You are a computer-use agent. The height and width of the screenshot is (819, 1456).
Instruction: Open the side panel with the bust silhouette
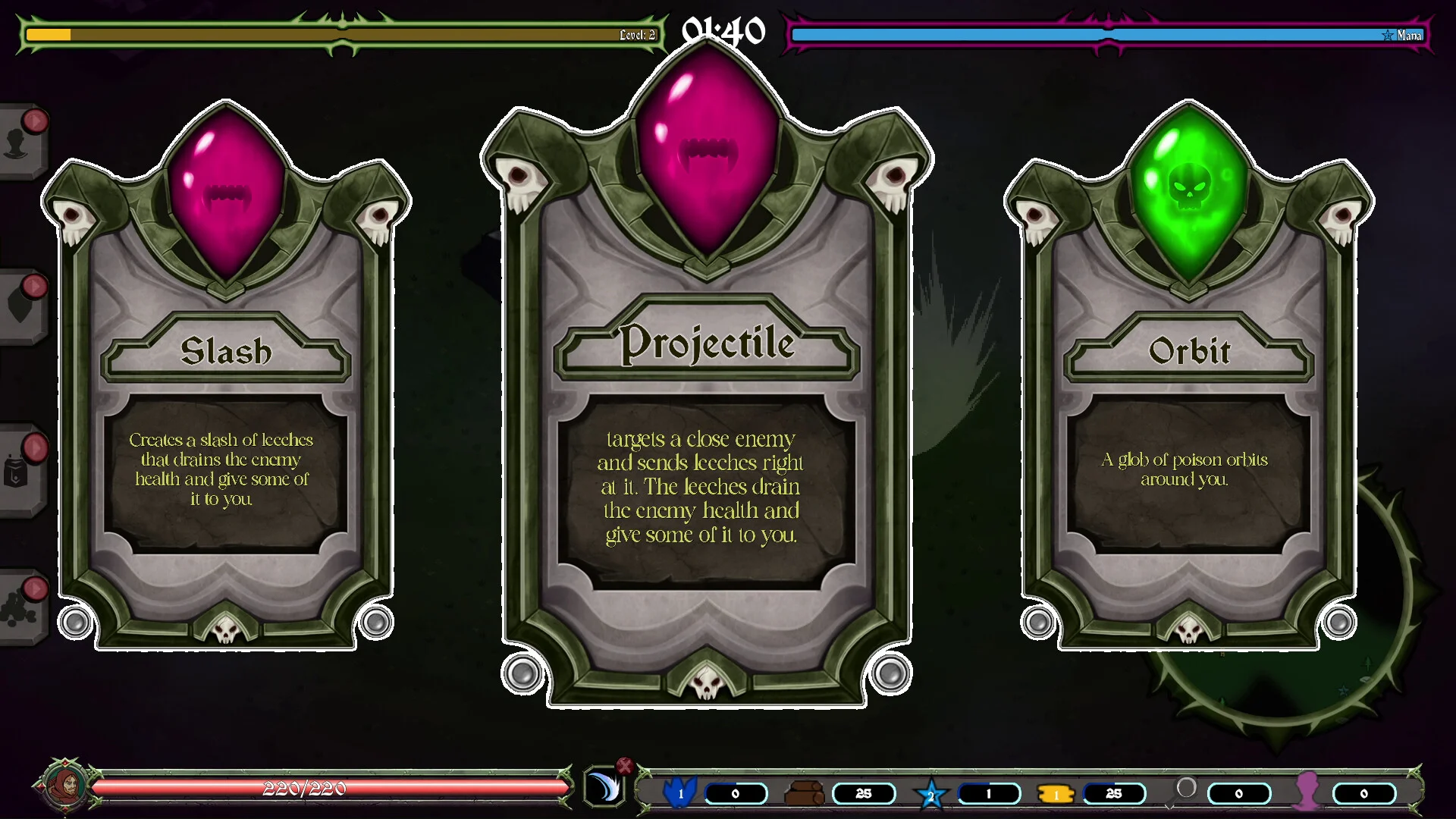(18, 142)
